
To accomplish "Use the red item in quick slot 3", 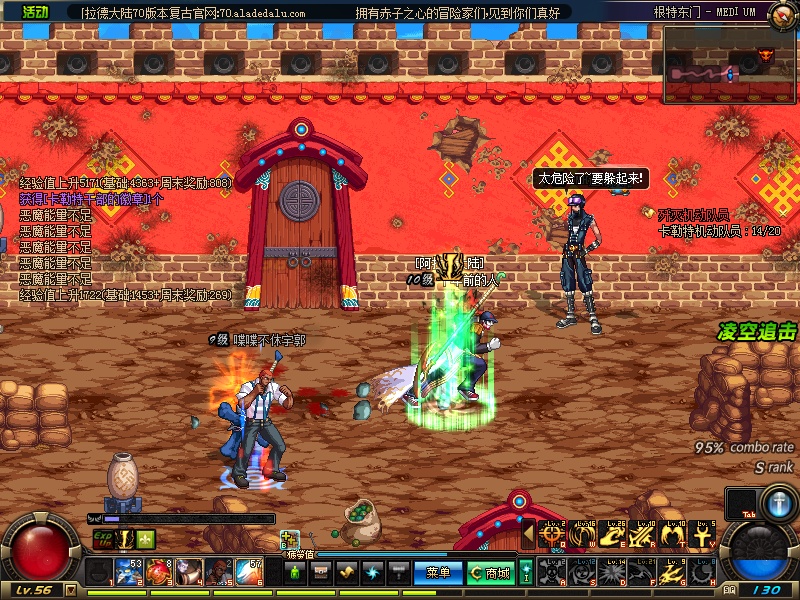I will tap(158, 572).
